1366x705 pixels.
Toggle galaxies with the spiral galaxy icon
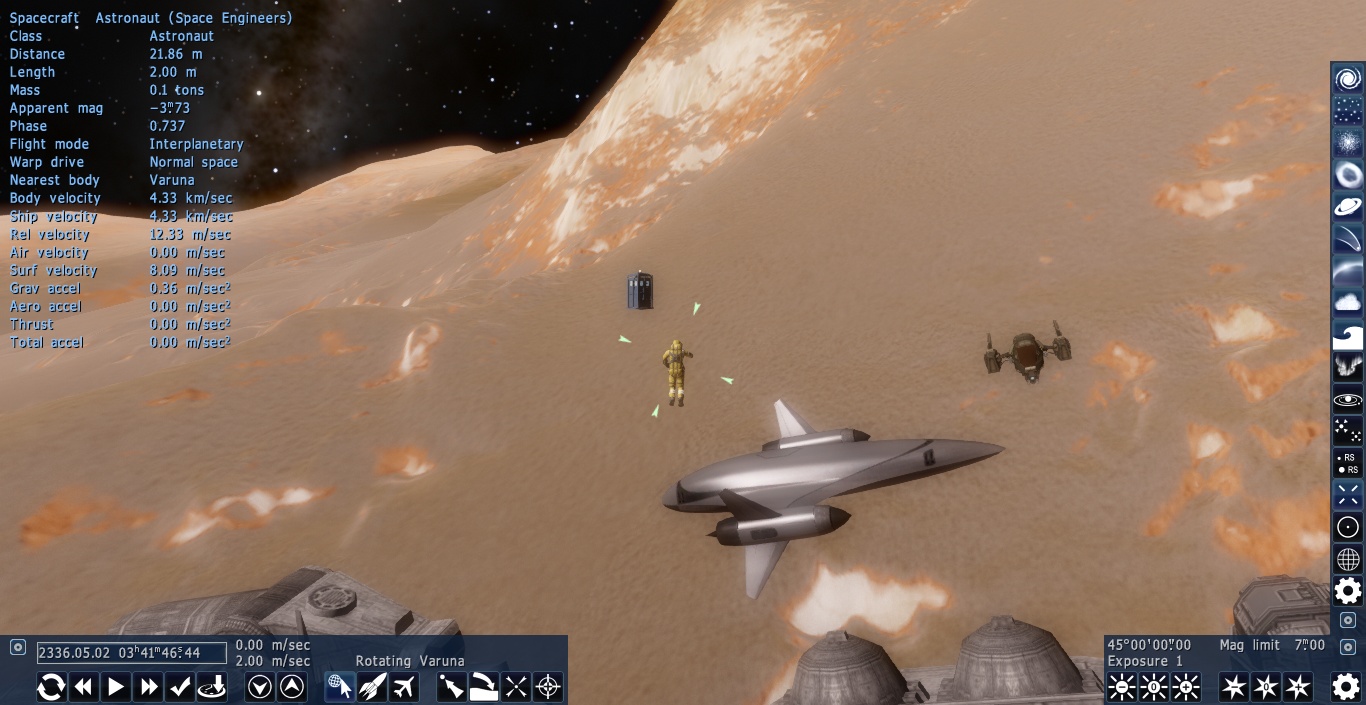pyautogui.click(x=1348, y=79)
